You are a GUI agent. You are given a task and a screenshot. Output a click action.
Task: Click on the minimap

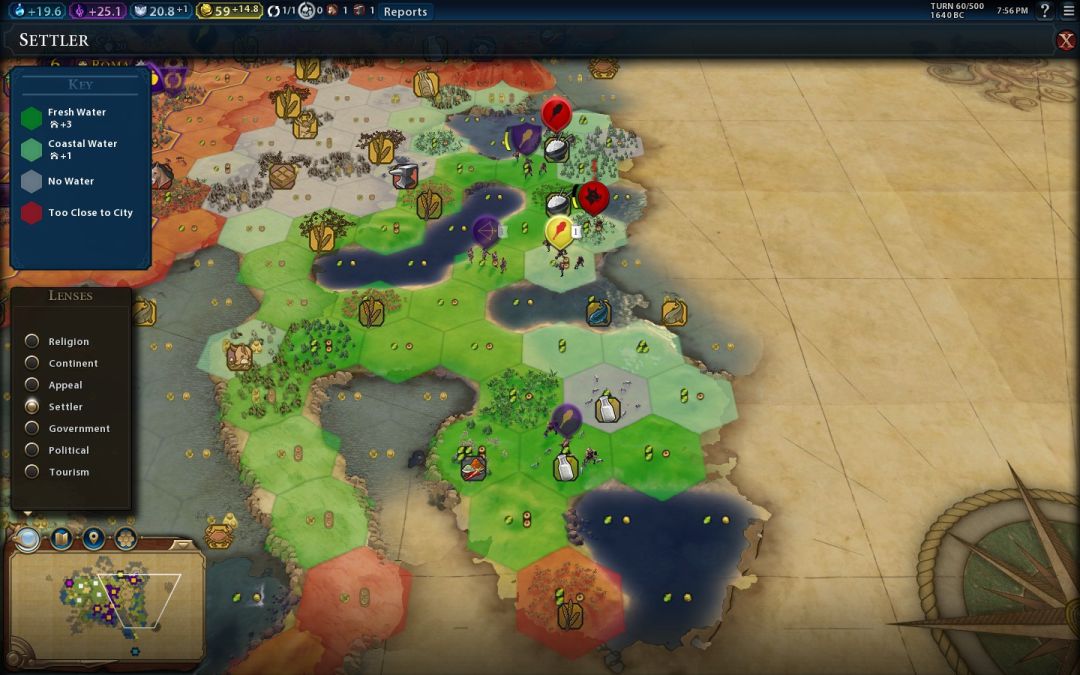tap(105, 600)
